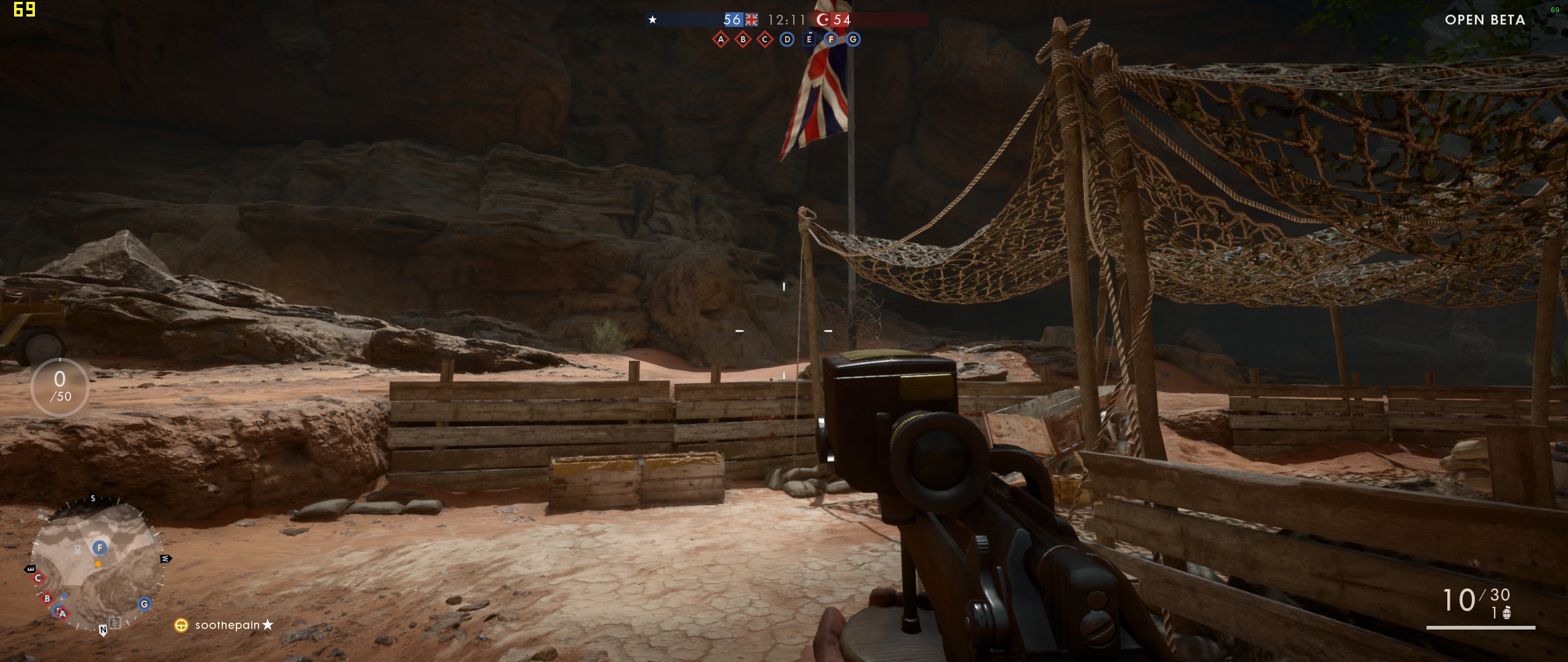This screenshot has height=662, width=1568.
Task: Open the circular minimap
Action: click(x=97, y=565)
